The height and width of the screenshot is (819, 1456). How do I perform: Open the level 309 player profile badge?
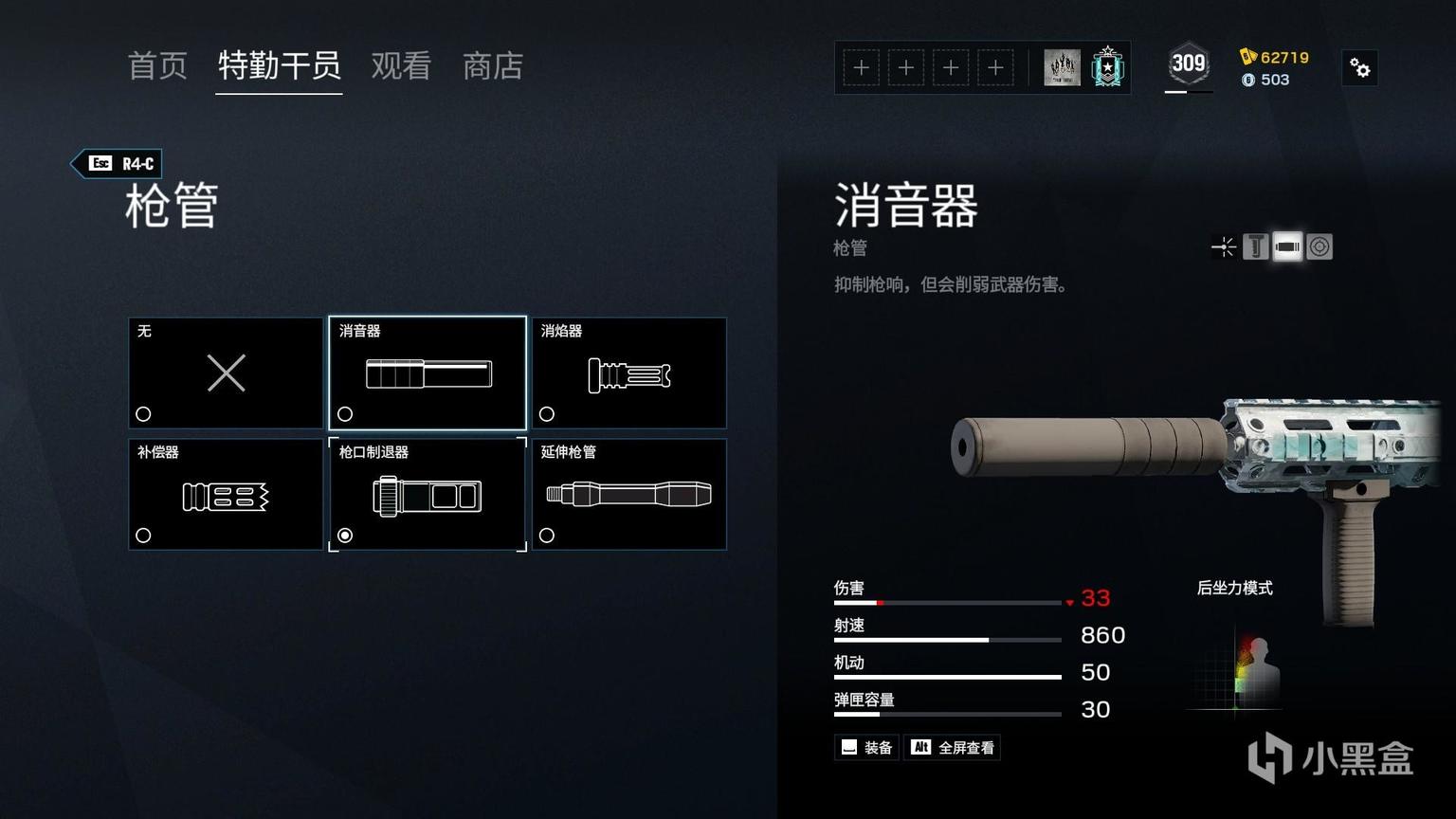tap(1188, 65)
